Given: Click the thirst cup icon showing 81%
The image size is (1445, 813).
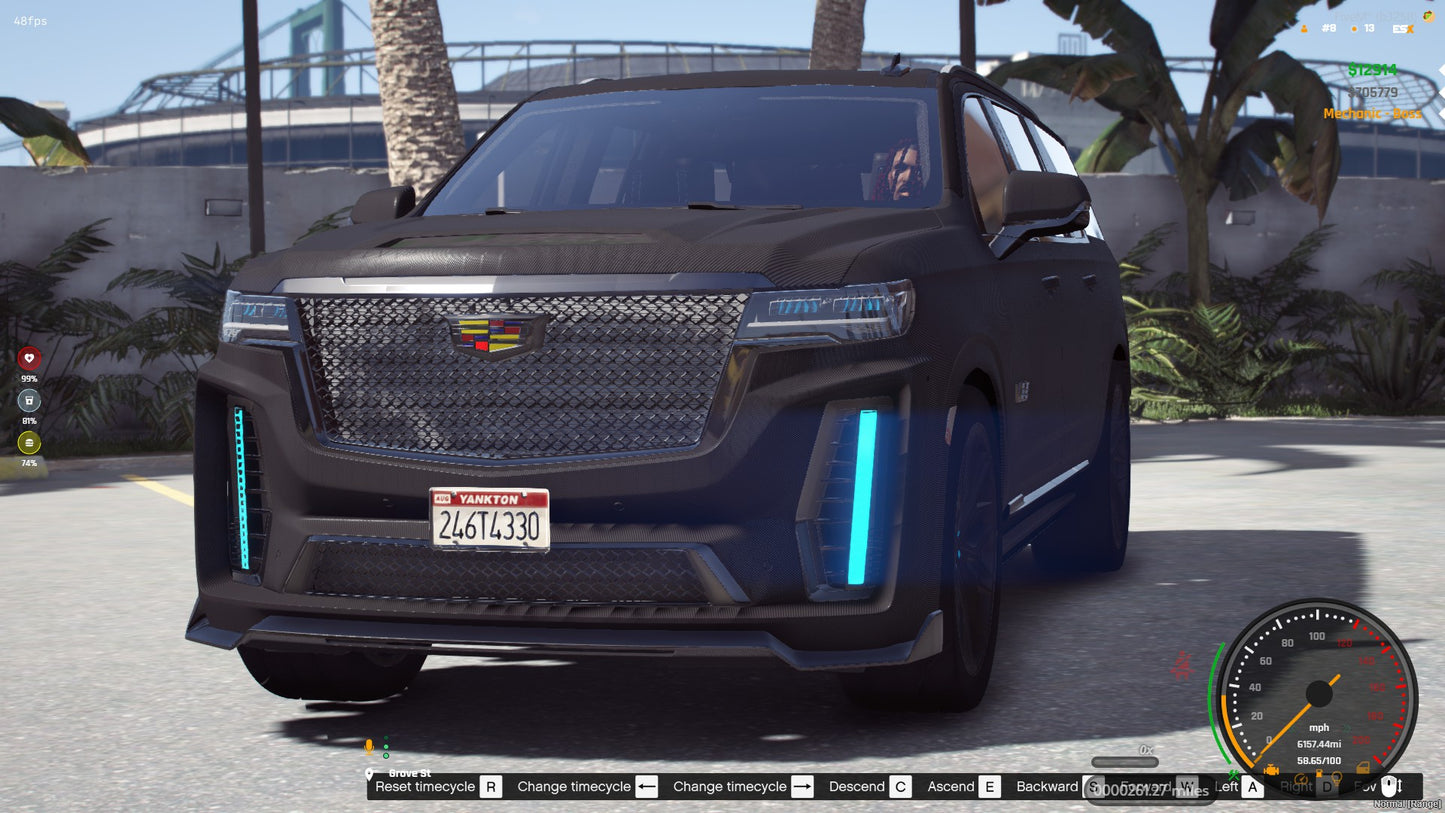Looking at the screenshot, I should point(28,400).
